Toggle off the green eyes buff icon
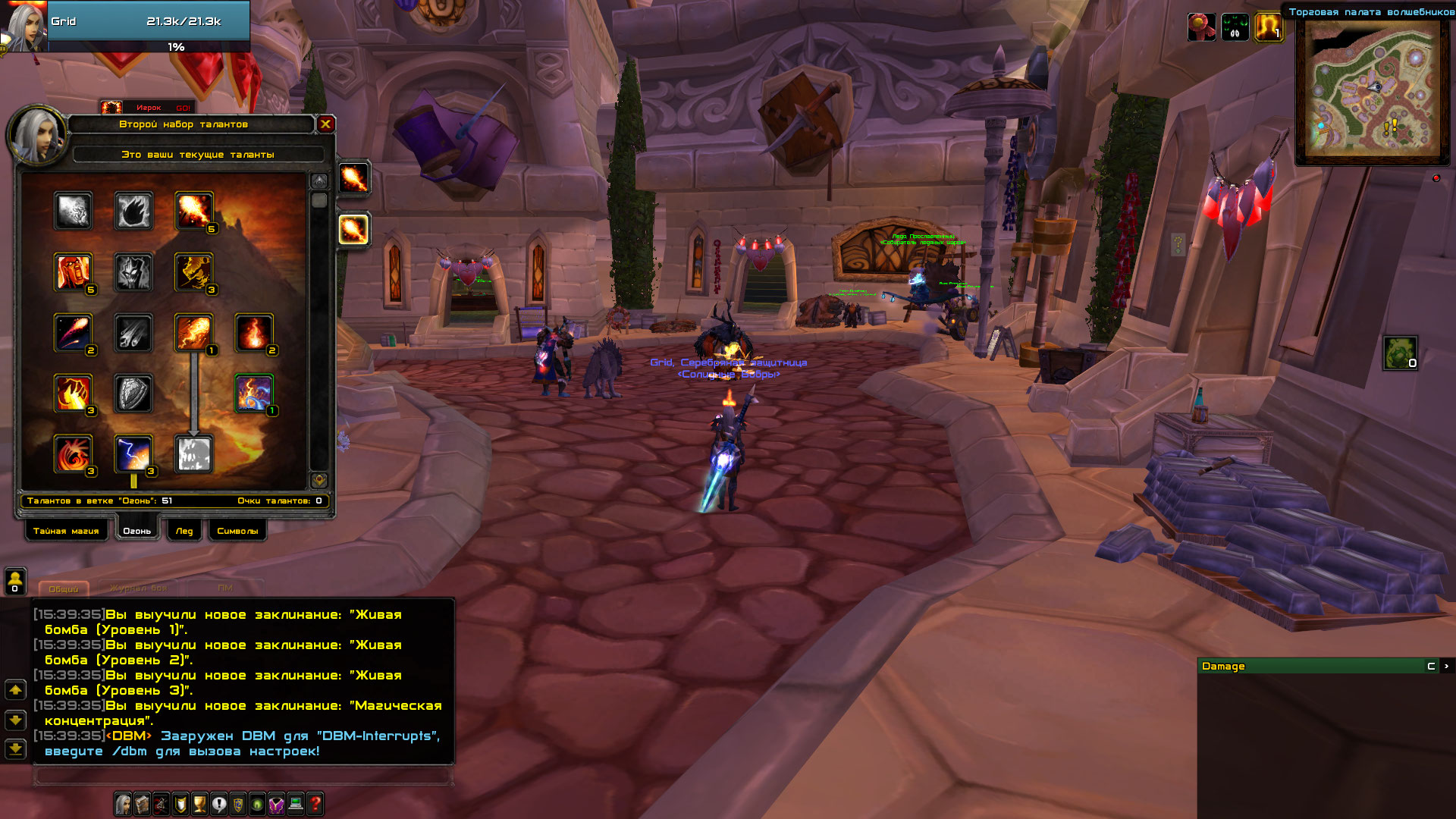 (1235, 28)
